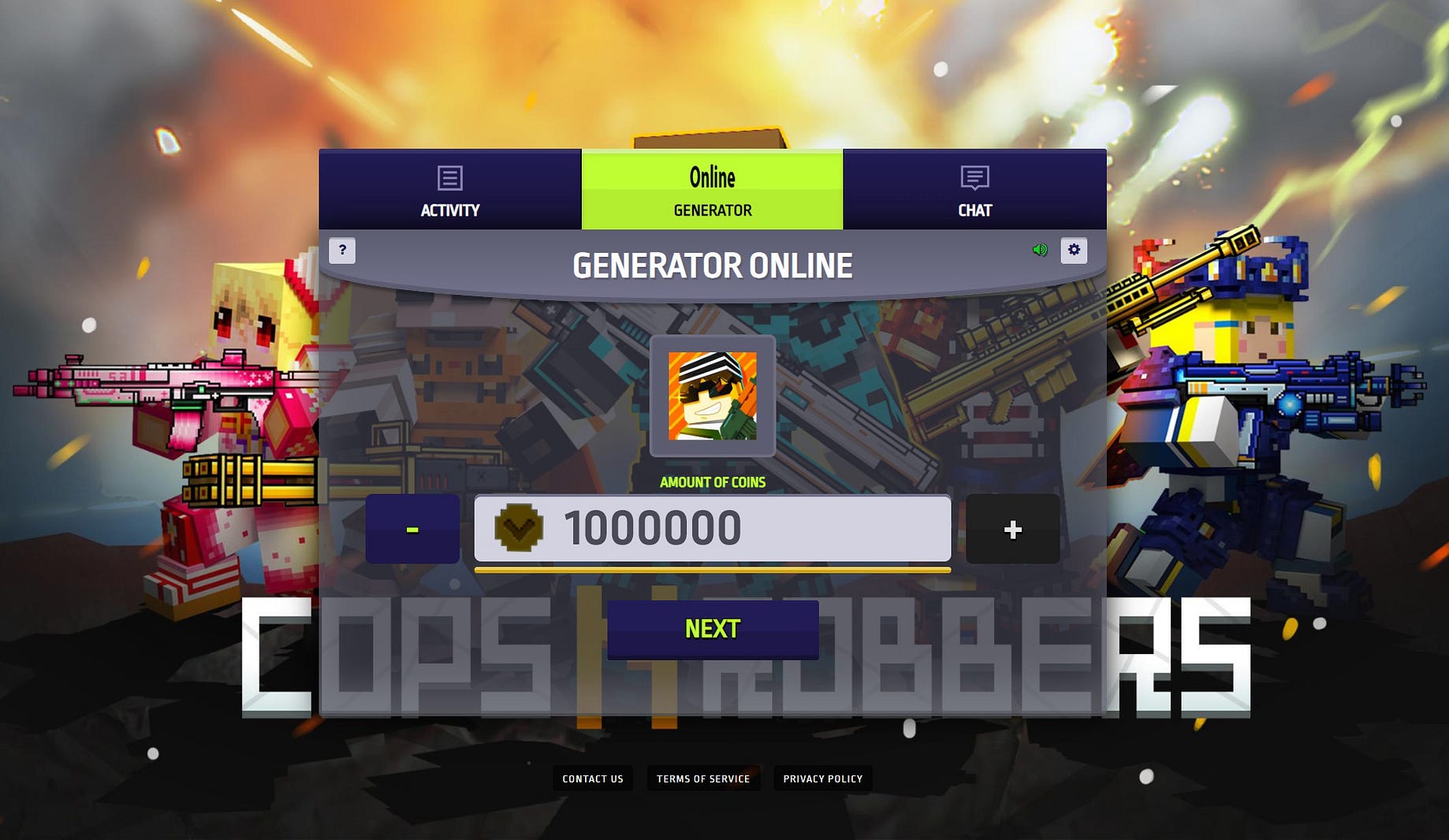Open the Chat tab
Image resolution: width=1449 pixels, height=840 pixels.
(x=975, y=192)
